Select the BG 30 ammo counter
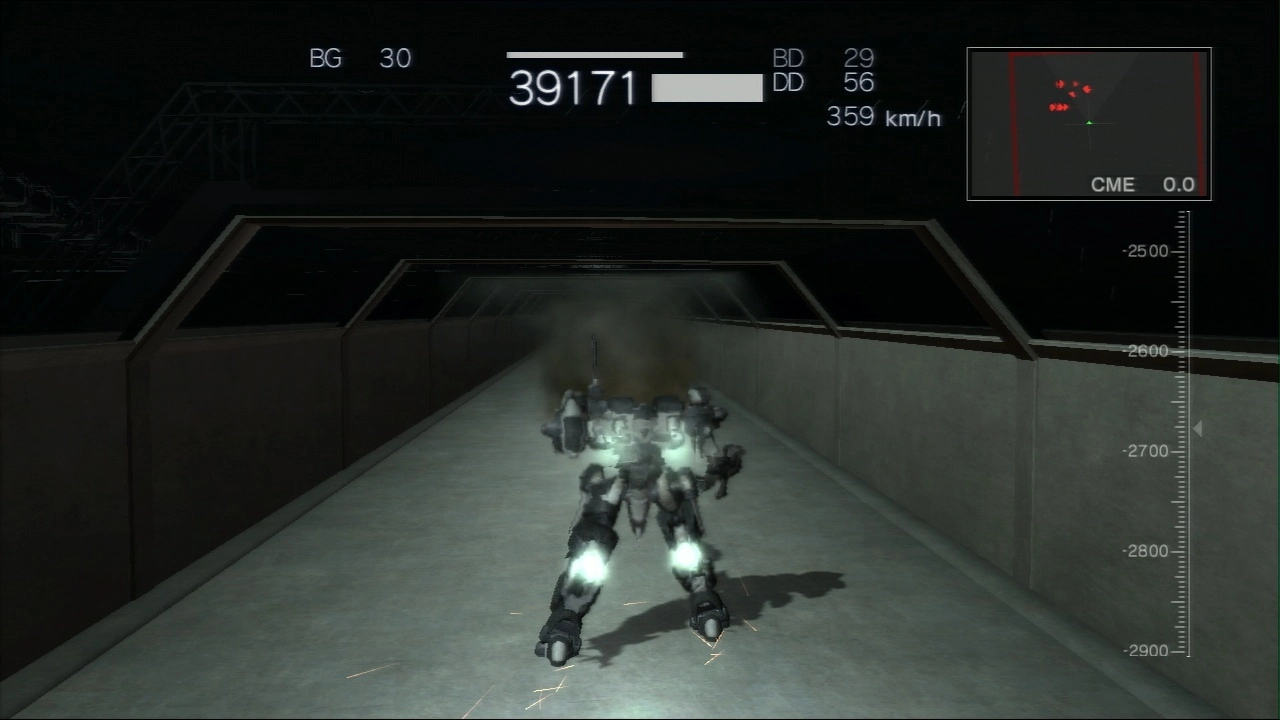Image resolution: width=1280 pixels, height=720 pixels. click(360, 58)
